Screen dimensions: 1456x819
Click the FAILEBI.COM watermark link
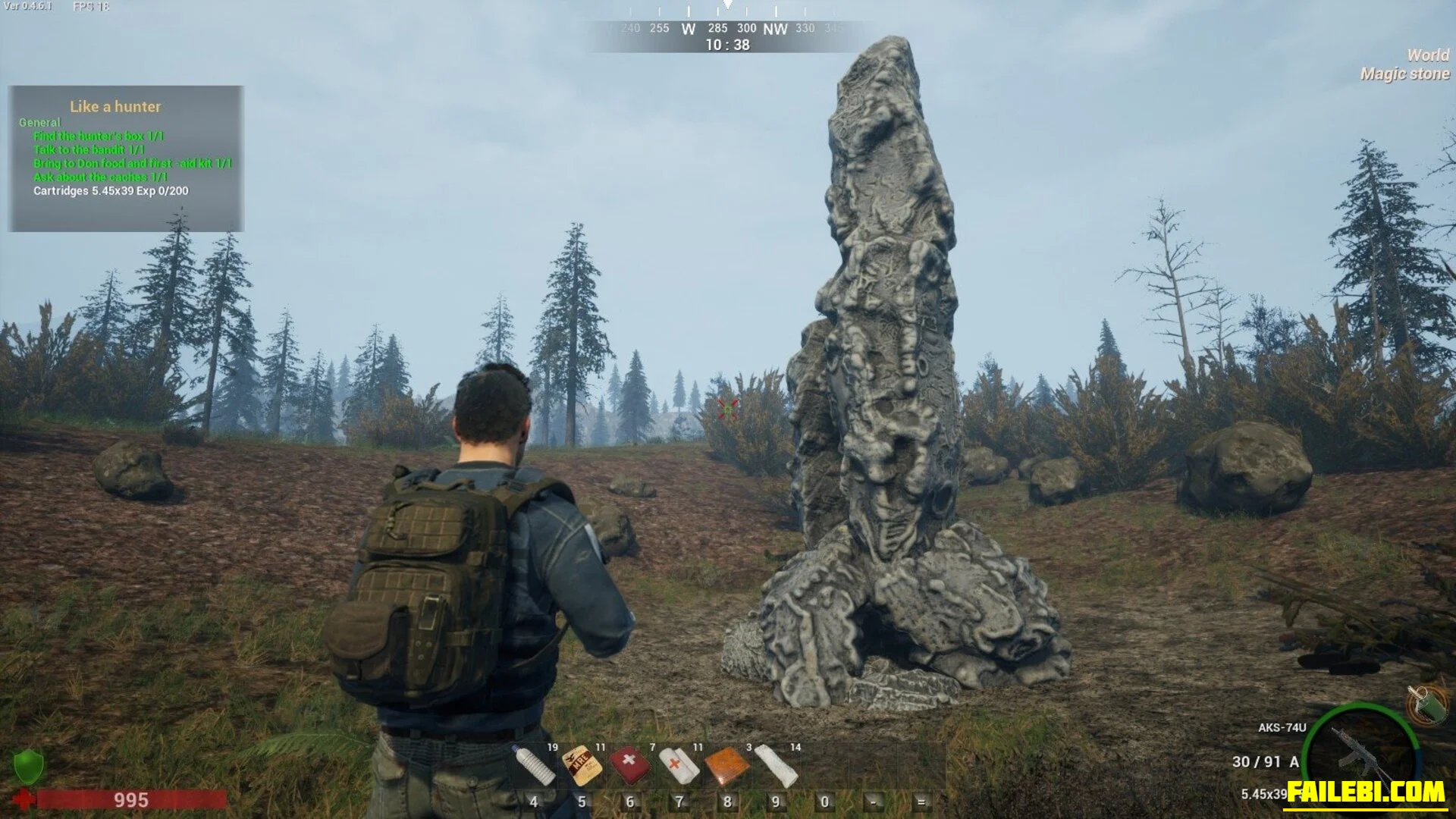(x=1366, y=792)
